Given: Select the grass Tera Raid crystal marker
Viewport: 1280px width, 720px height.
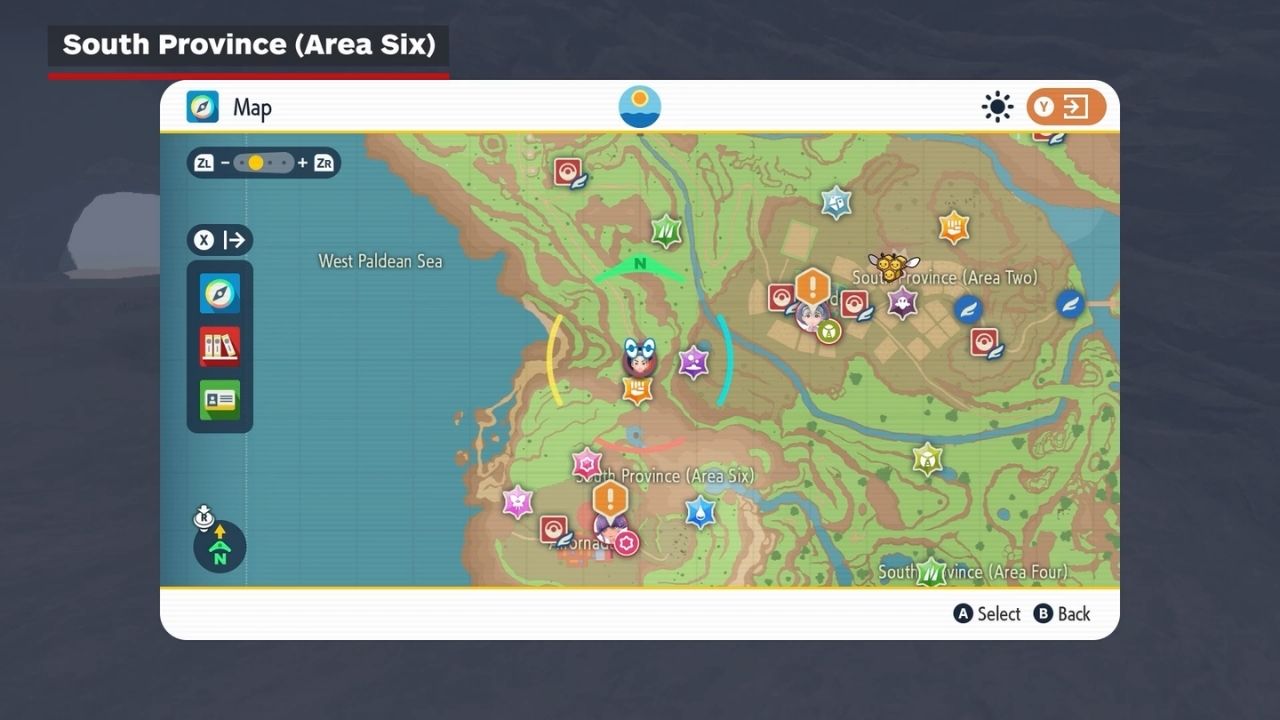Looking at the screenshot, I should click(x=666, y=232).
